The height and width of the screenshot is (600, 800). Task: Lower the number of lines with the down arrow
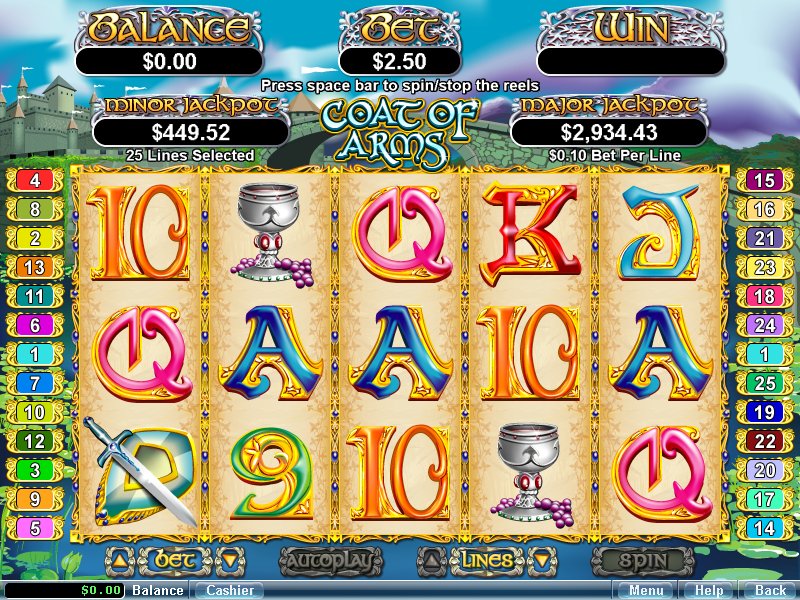click(x=541, y=560)
